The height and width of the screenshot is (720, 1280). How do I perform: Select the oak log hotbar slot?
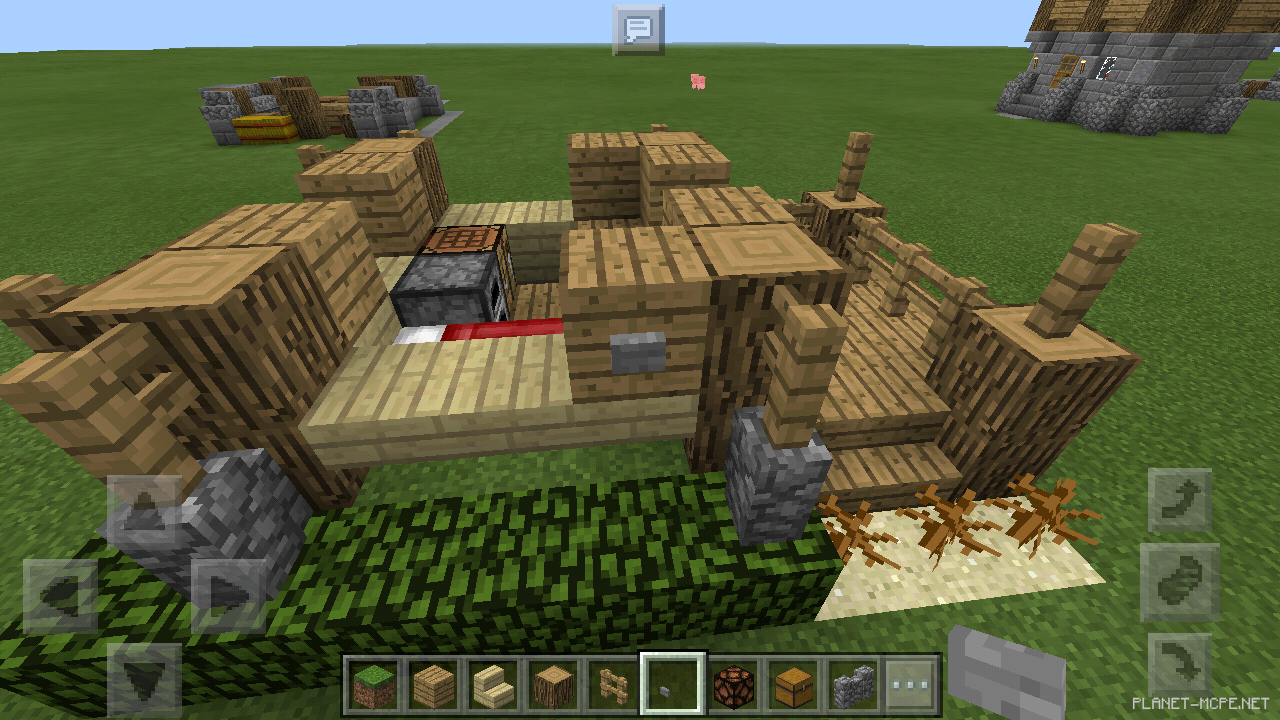[554, 686]
